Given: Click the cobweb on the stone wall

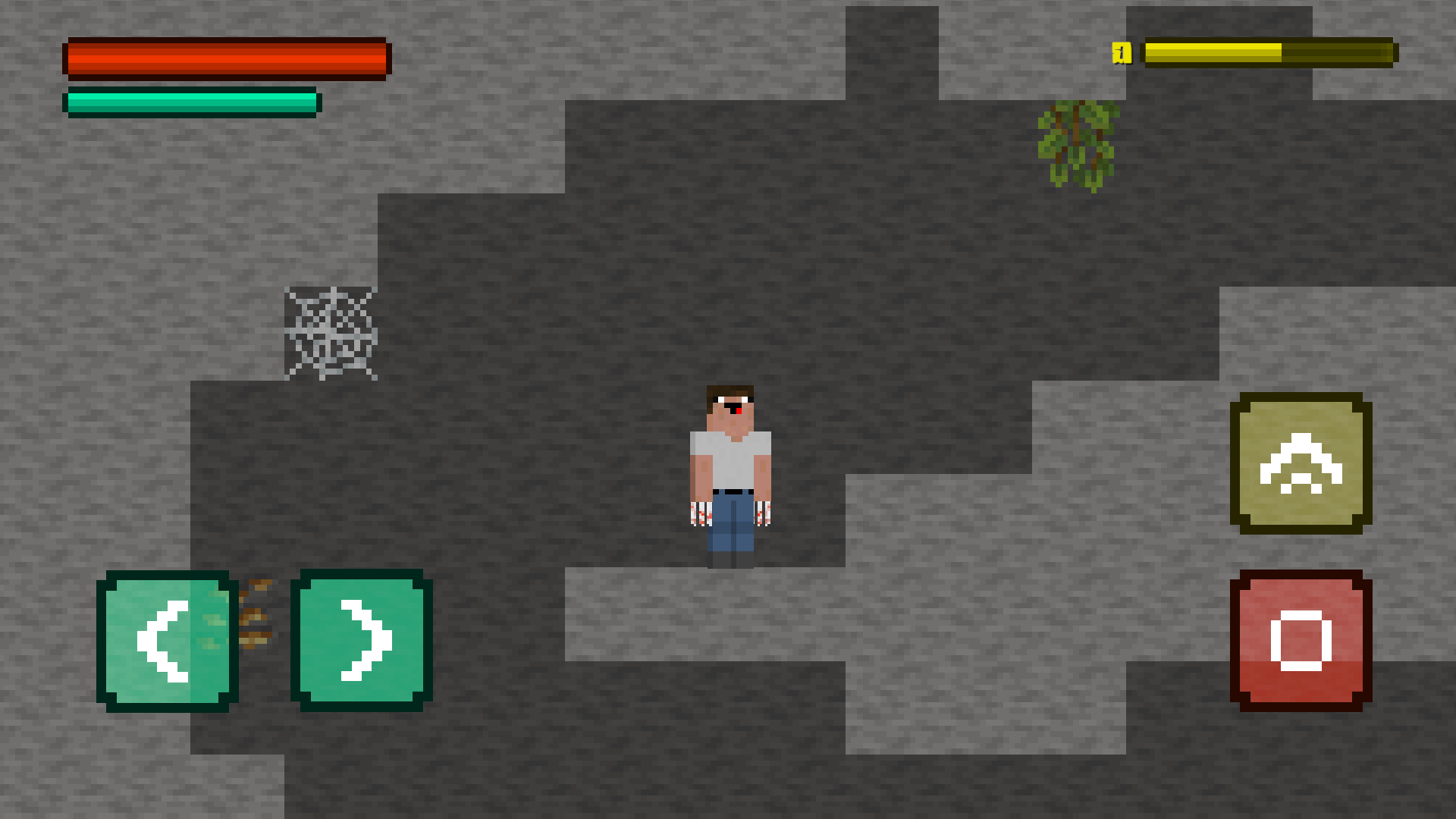Looking at the screenshot, I should (x=332, y=334).
